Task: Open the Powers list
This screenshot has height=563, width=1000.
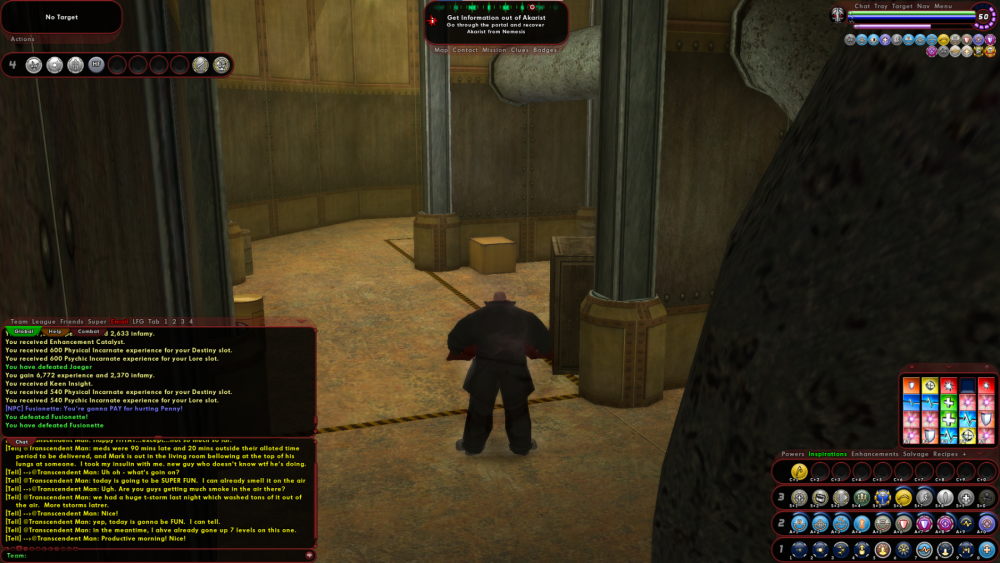Action: pyautogui.click(x=793, y=454)
